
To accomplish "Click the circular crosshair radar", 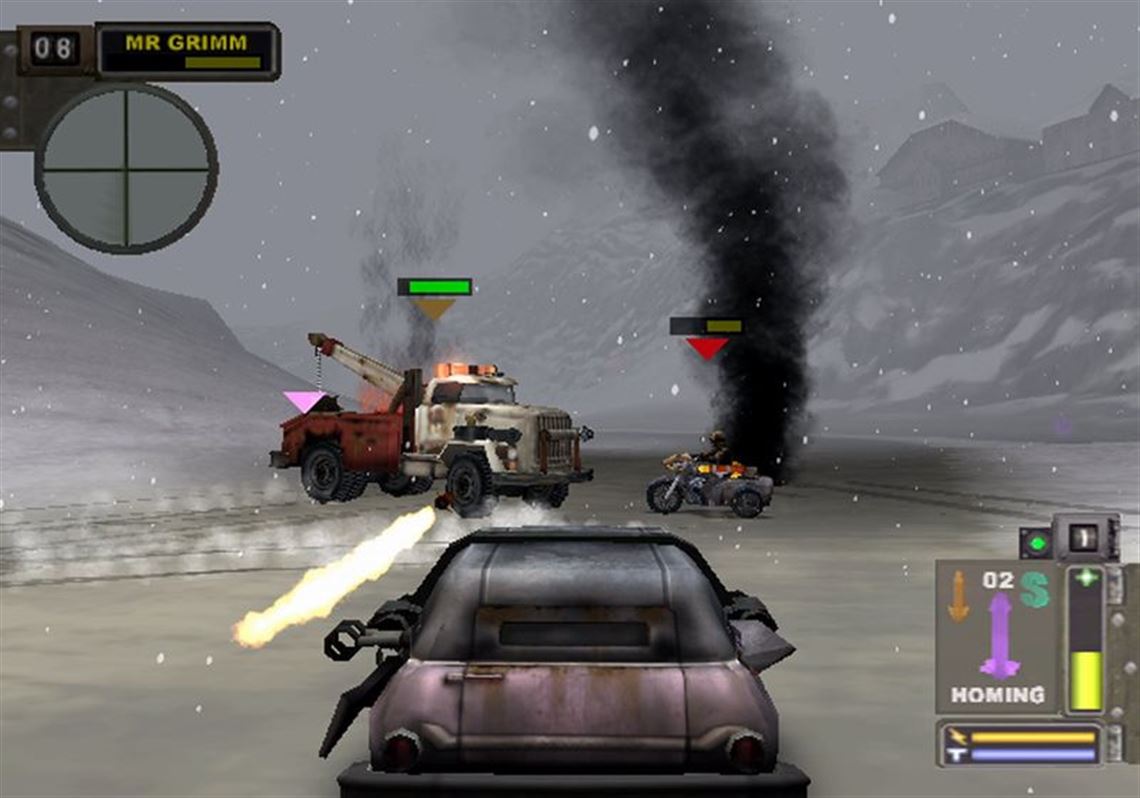I will point(126,167).
